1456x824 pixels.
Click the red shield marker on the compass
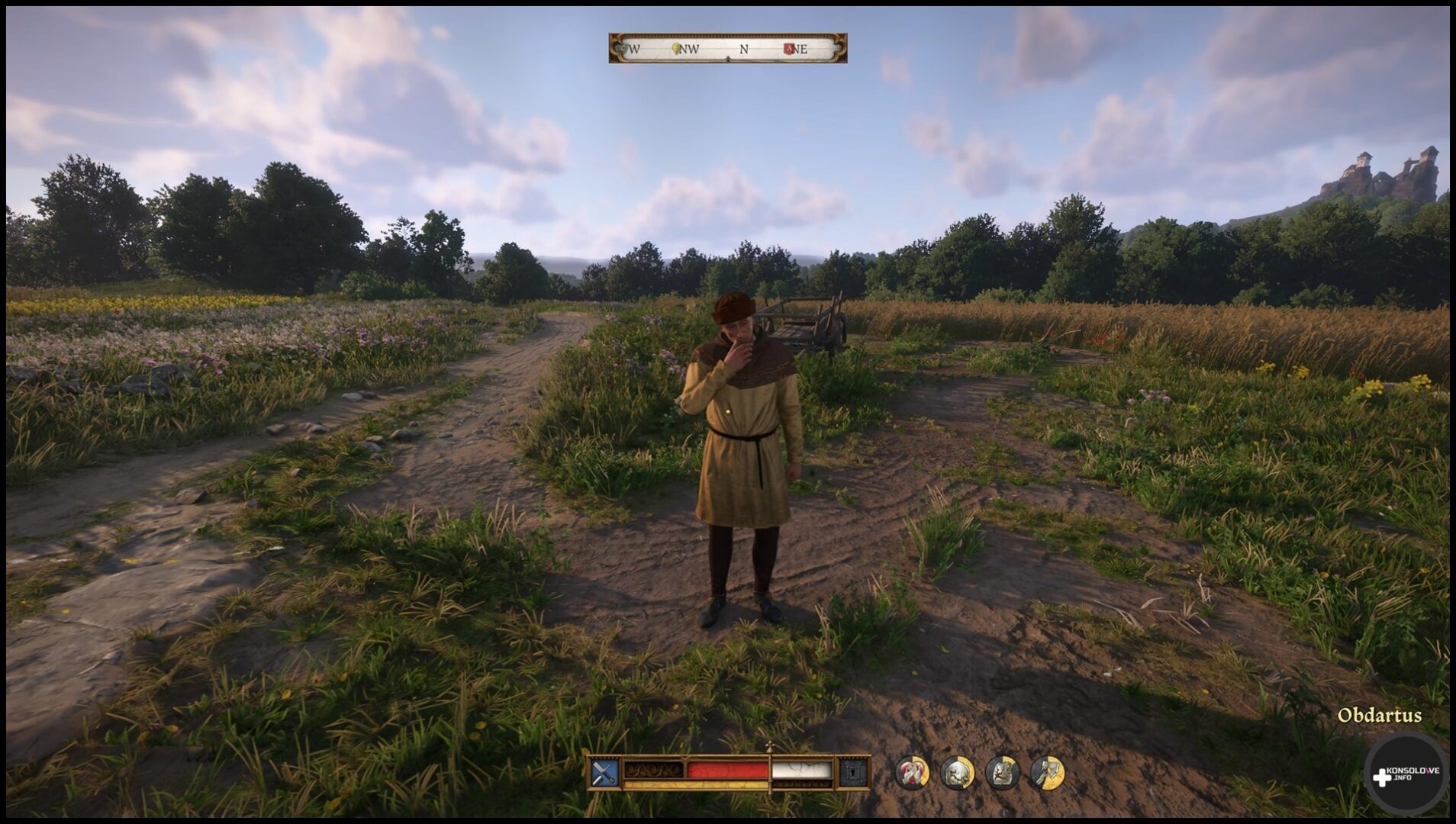tap(789, 49)
